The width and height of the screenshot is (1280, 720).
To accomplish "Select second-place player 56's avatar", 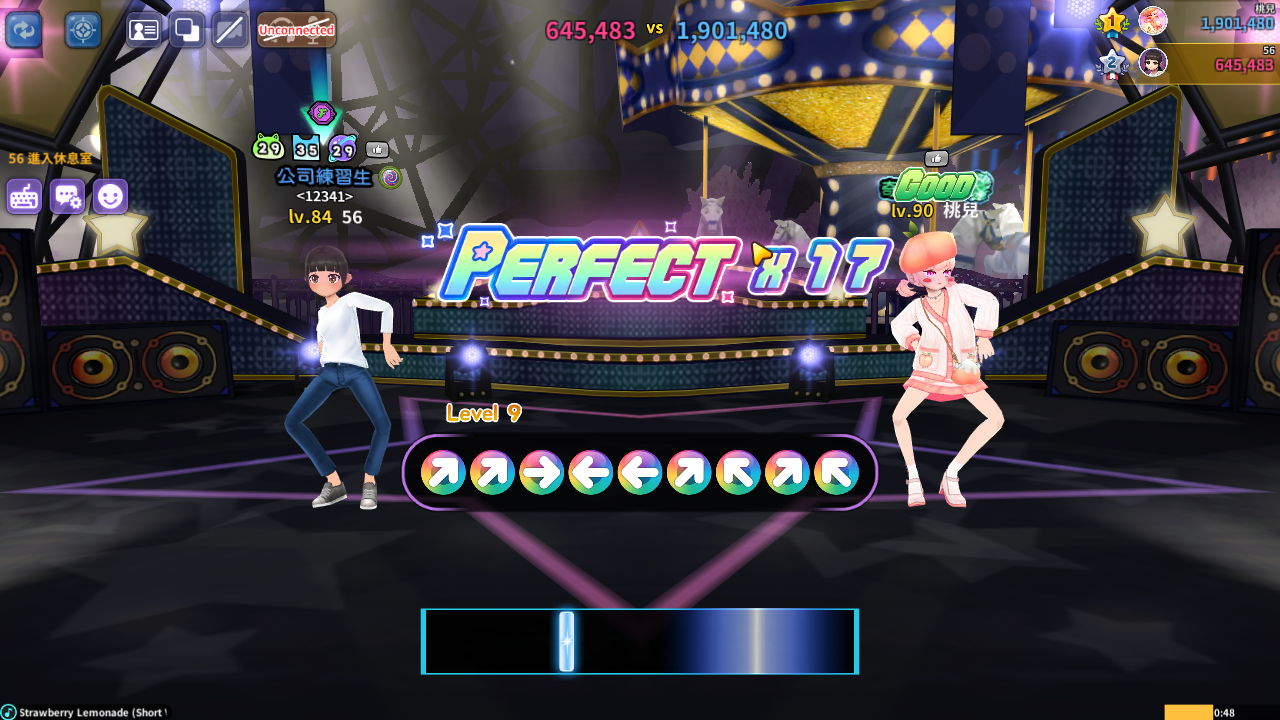I will tap(1152, 62).
